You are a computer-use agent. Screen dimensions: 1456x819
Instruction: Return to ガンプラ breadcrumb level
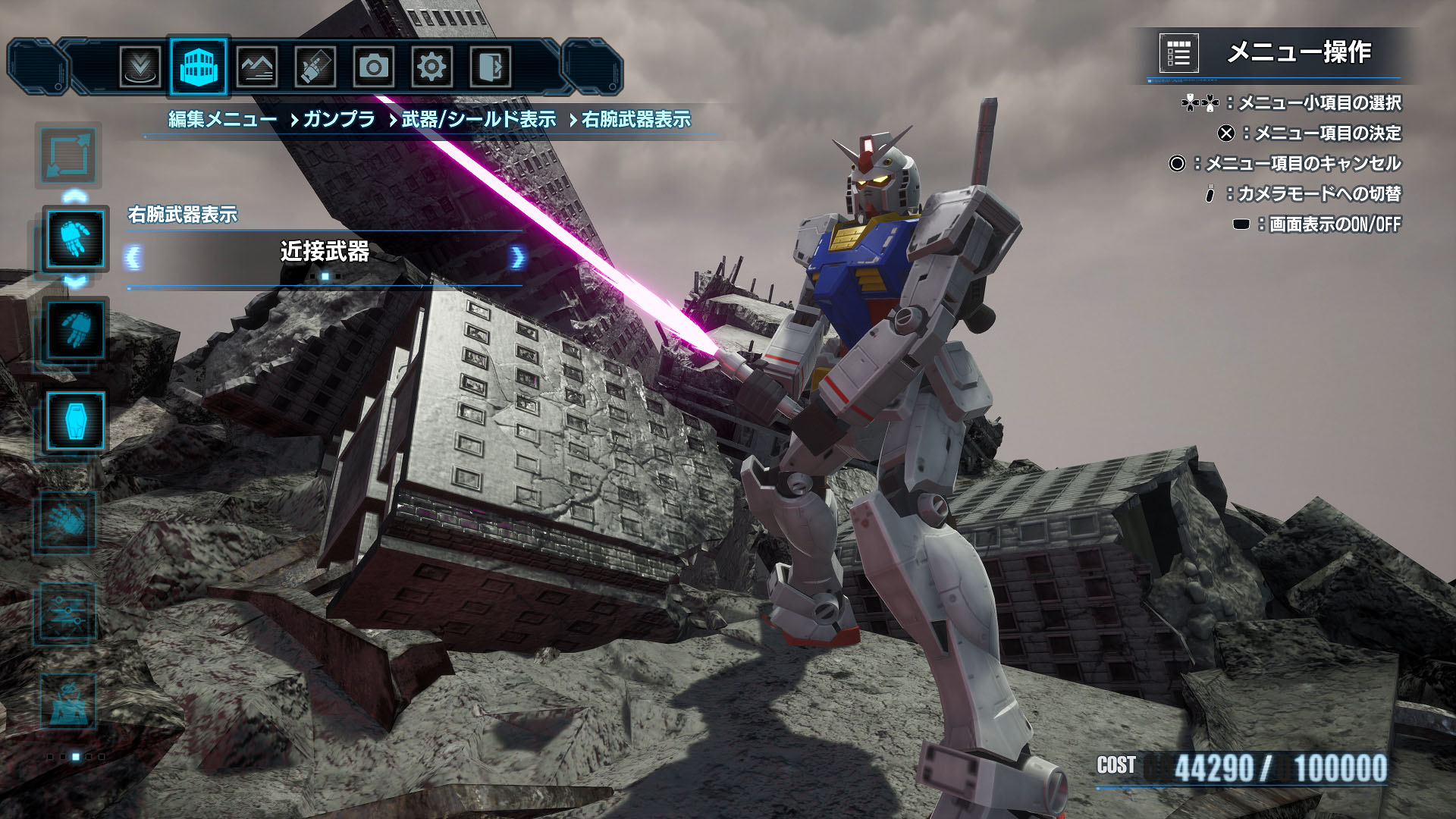pos(339,120)
